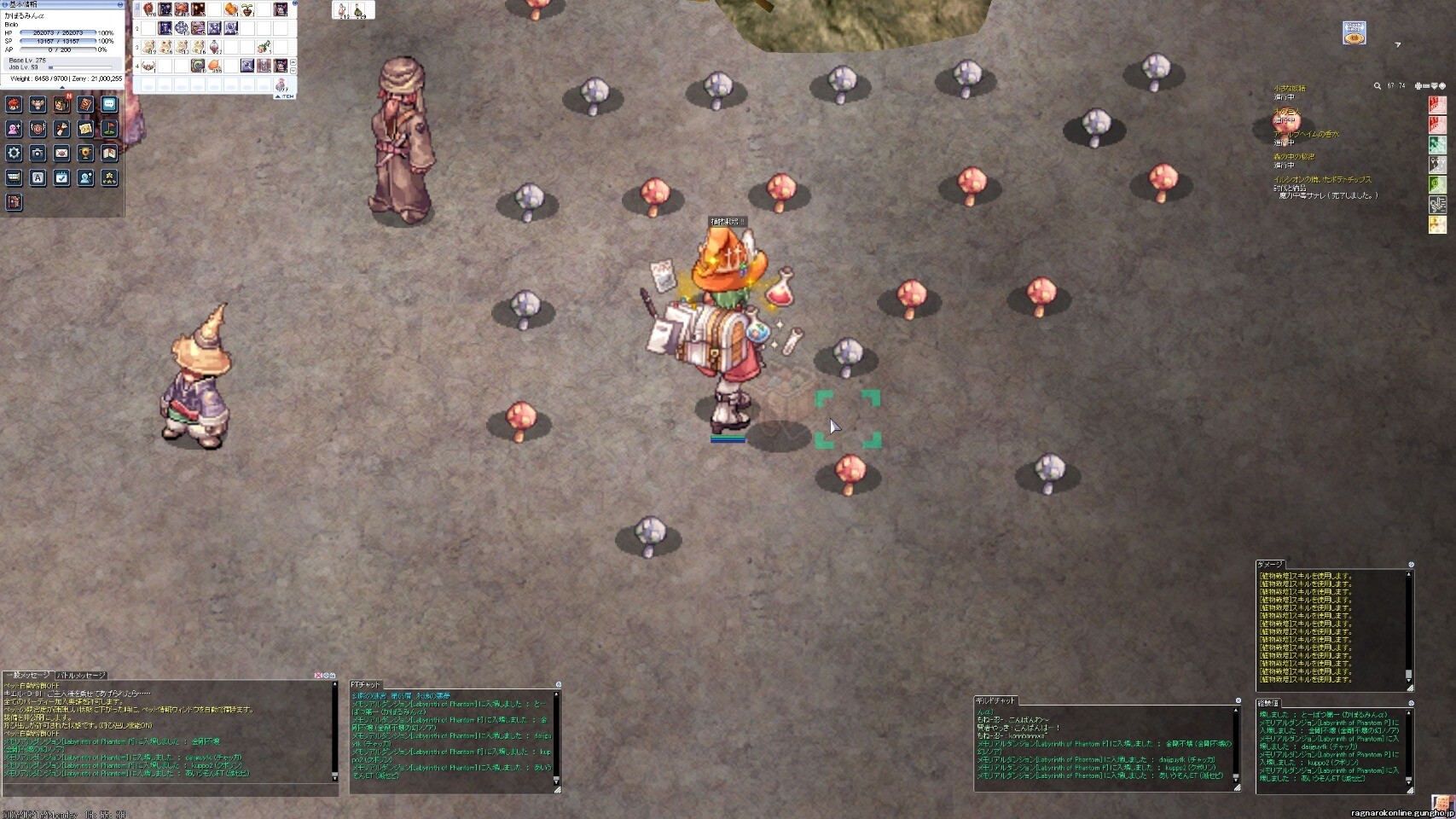Collapse the basic info status window
1456x819 pixels.
click(x=119, y=5)
